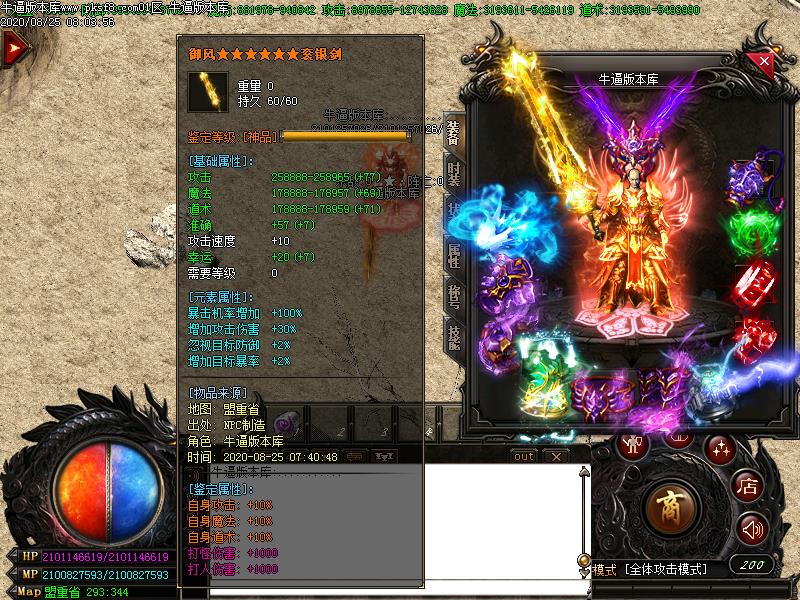This screenshot has height=600, width=800.
Task: Toggle the sound speaker button
Action: coord(752,529)
